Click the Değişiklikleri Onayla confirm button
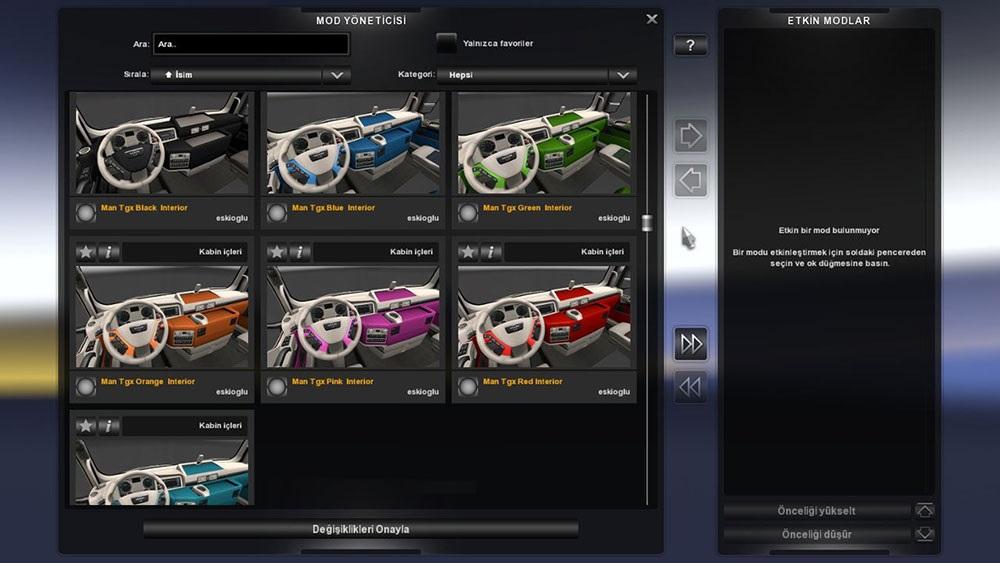This screenshot has width=1000, height=563. click(361, 529)
